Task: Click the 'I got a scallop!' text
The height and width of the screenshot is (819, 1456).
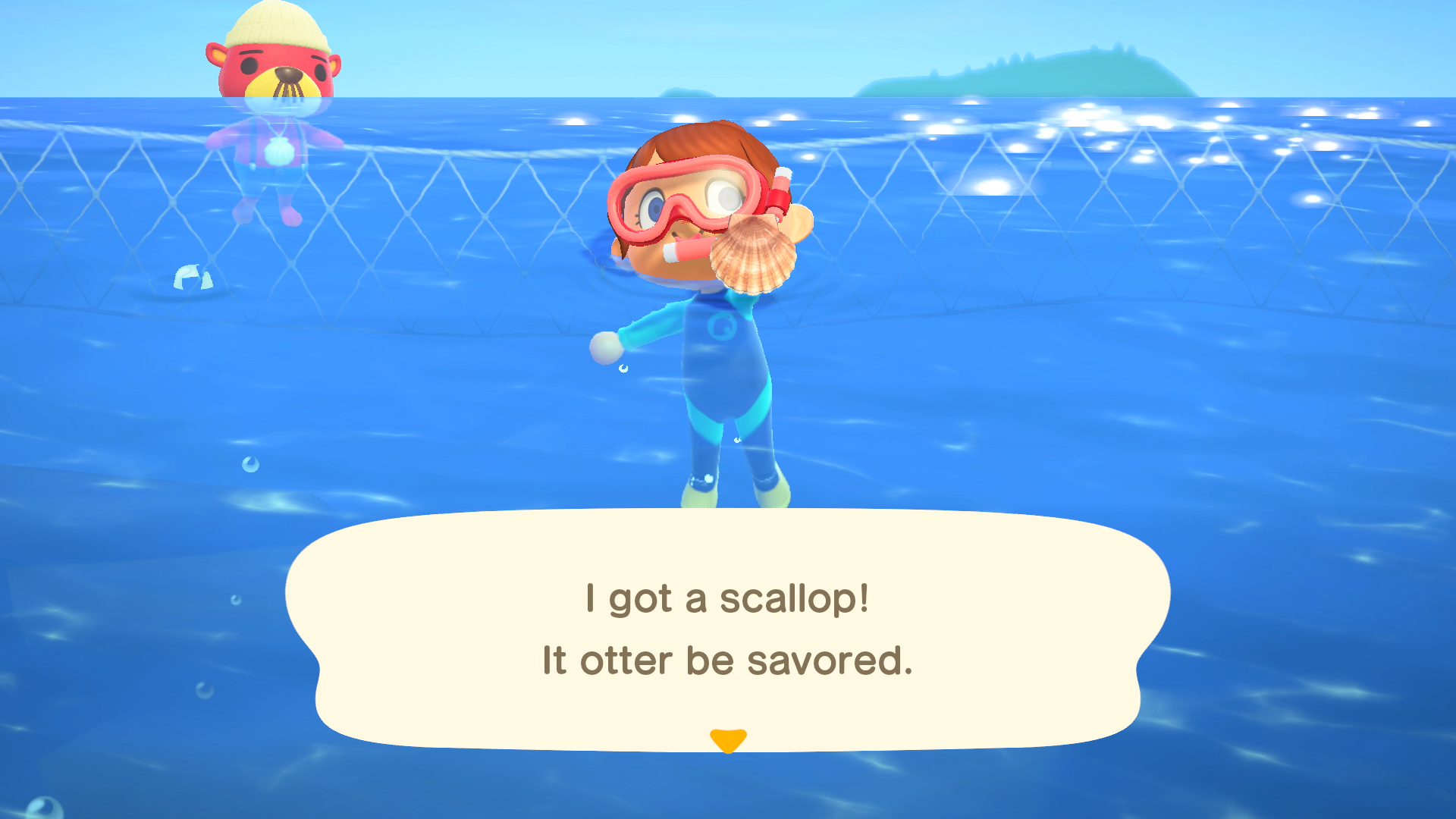Action: coord(726,599)
